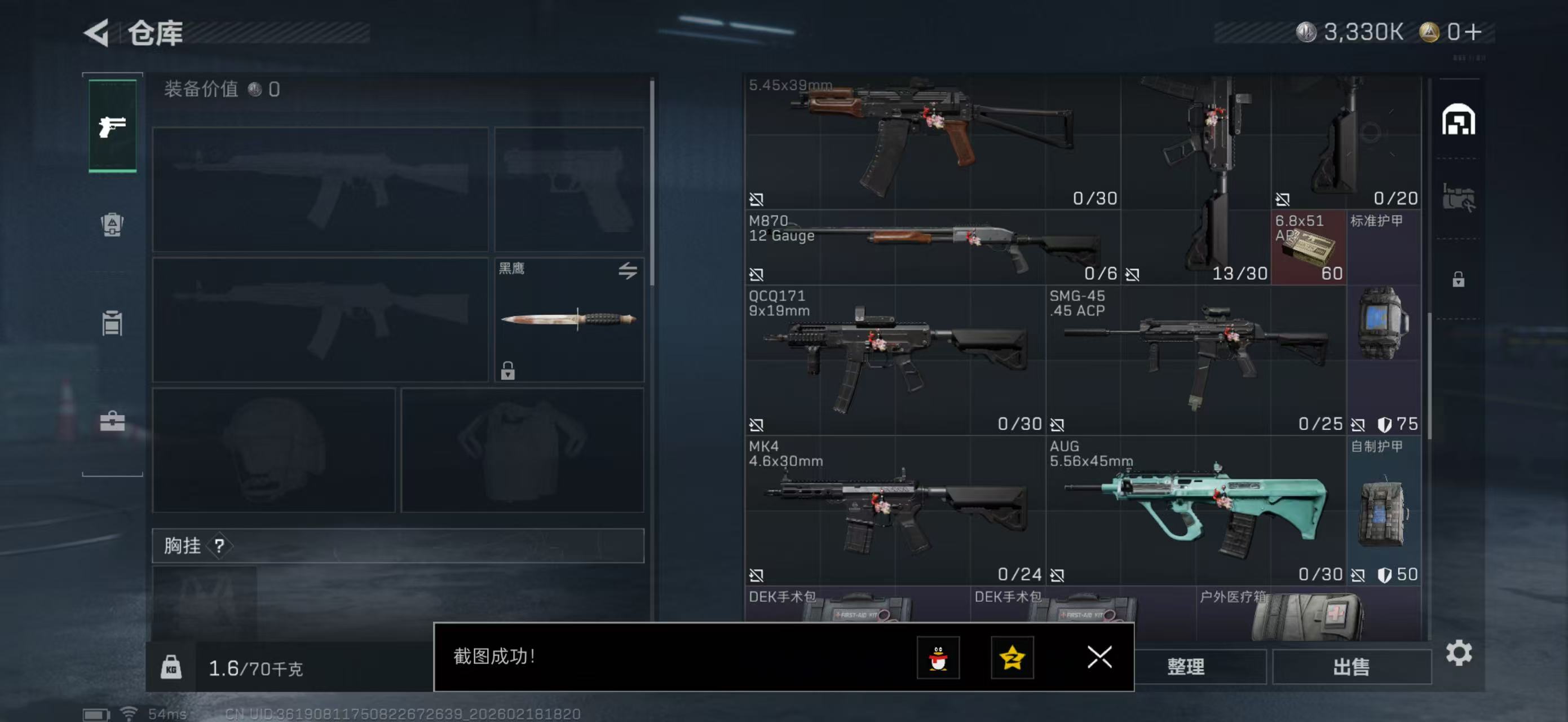Image resolution: width=1568 pixels, height=722 pixels.
Task: Close the 截图成功 screenshot notification
Action: 1099,657
